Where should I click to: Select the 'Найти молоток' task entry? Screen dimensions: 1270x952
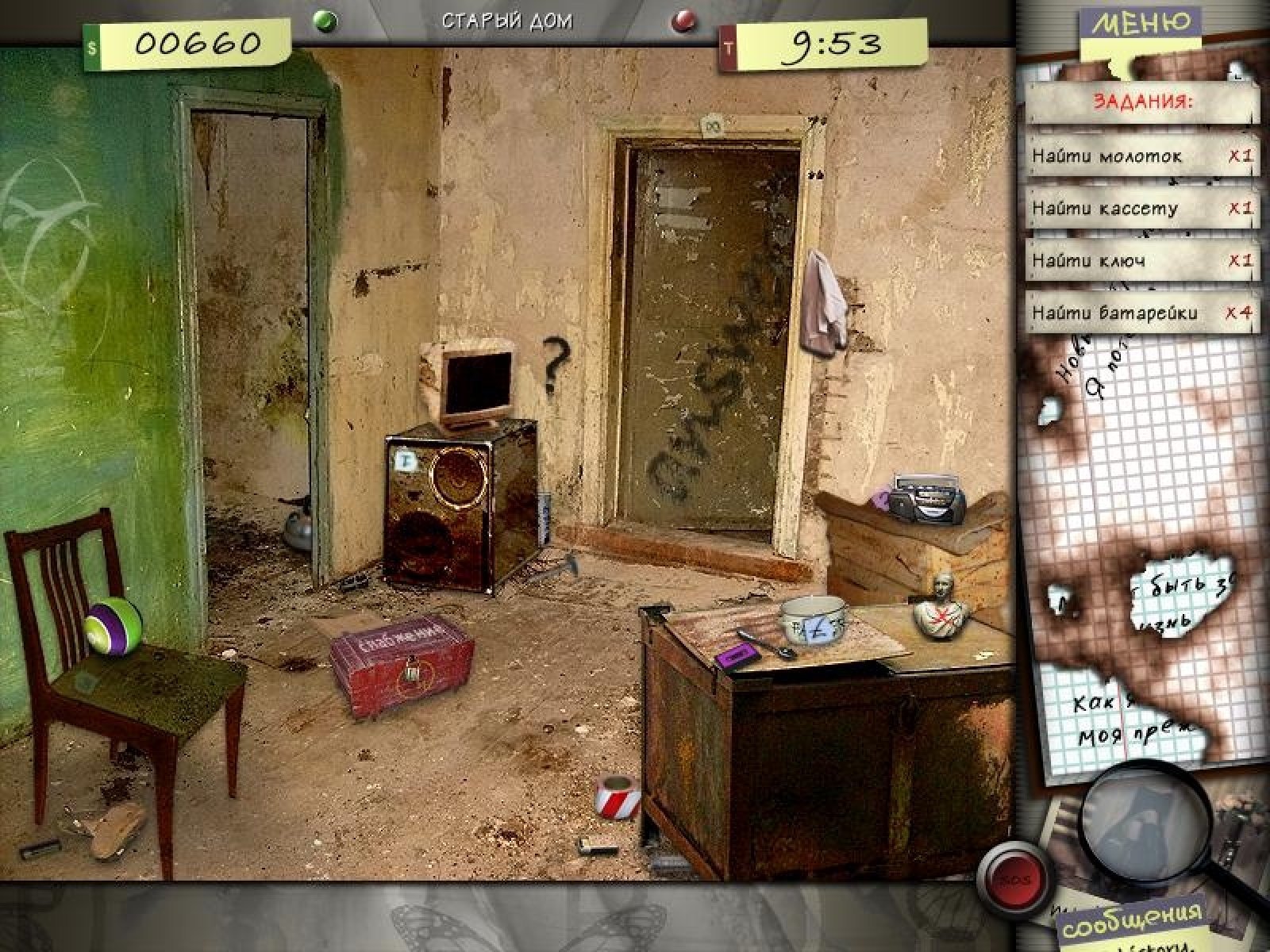(x=1141, y=155)
